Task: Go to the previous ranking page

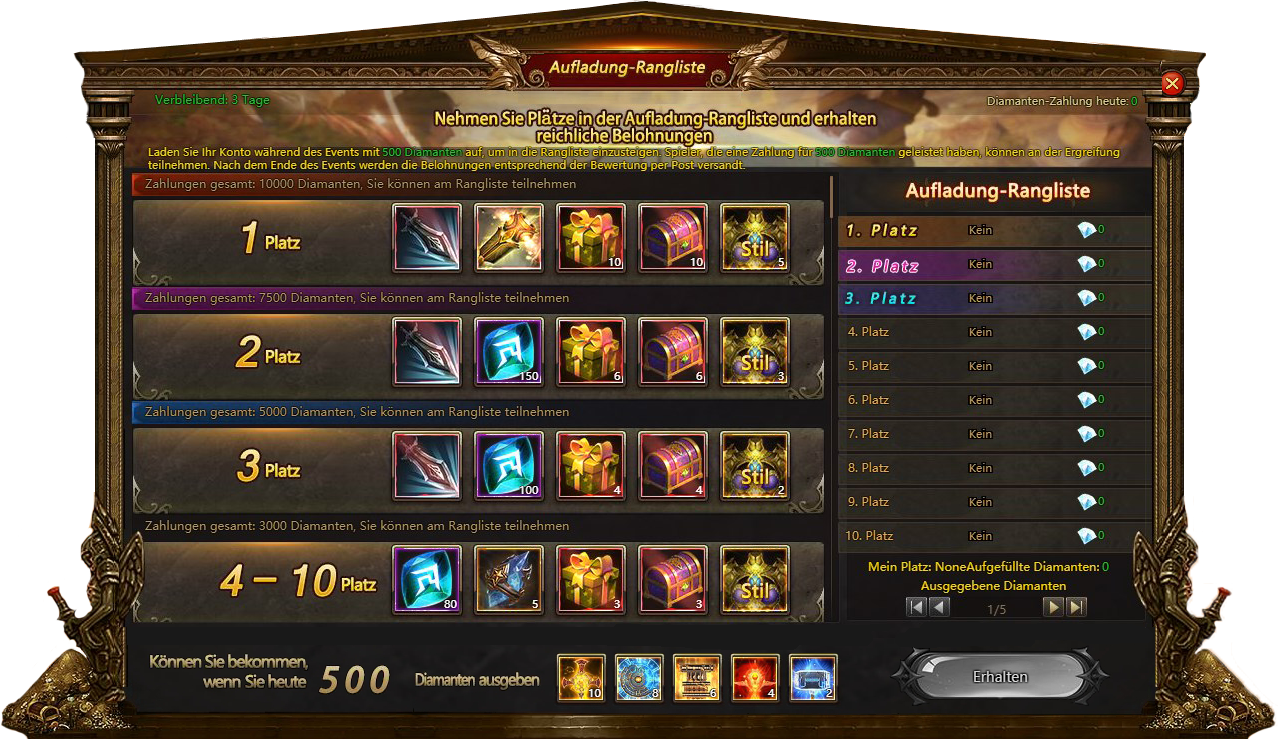Action: point(939,606)
